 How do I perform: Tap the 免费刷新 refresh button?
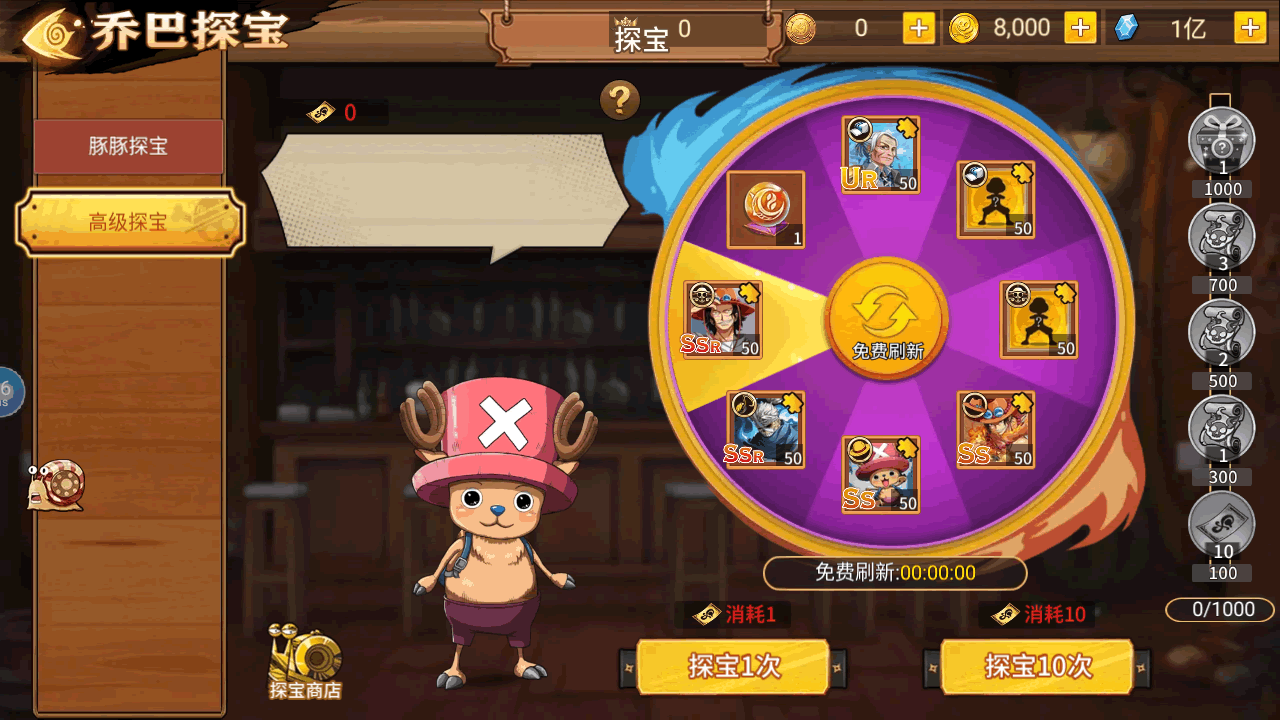point(887,319)
